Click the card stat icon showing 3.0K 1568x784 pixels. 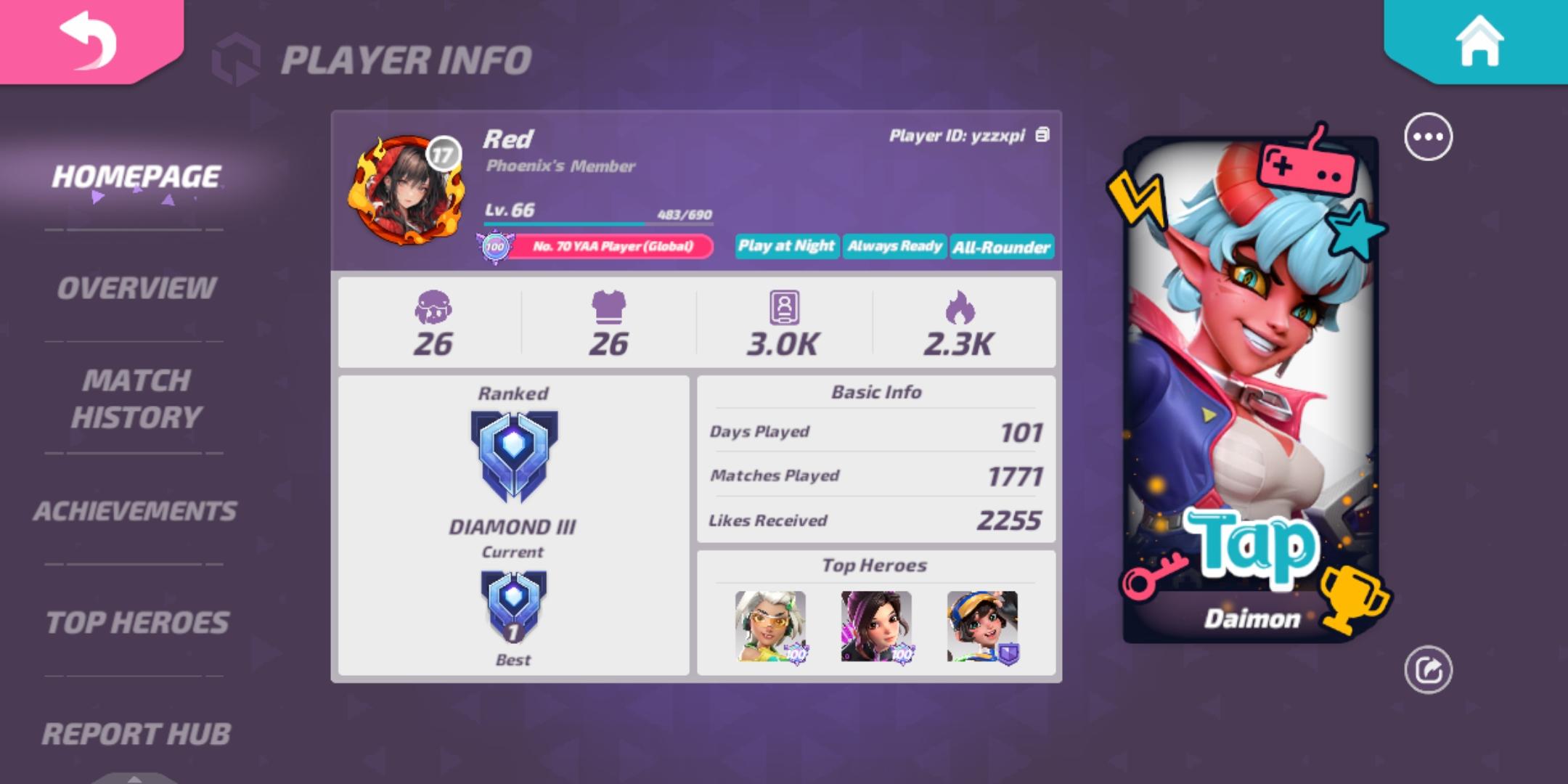point(784,308)
